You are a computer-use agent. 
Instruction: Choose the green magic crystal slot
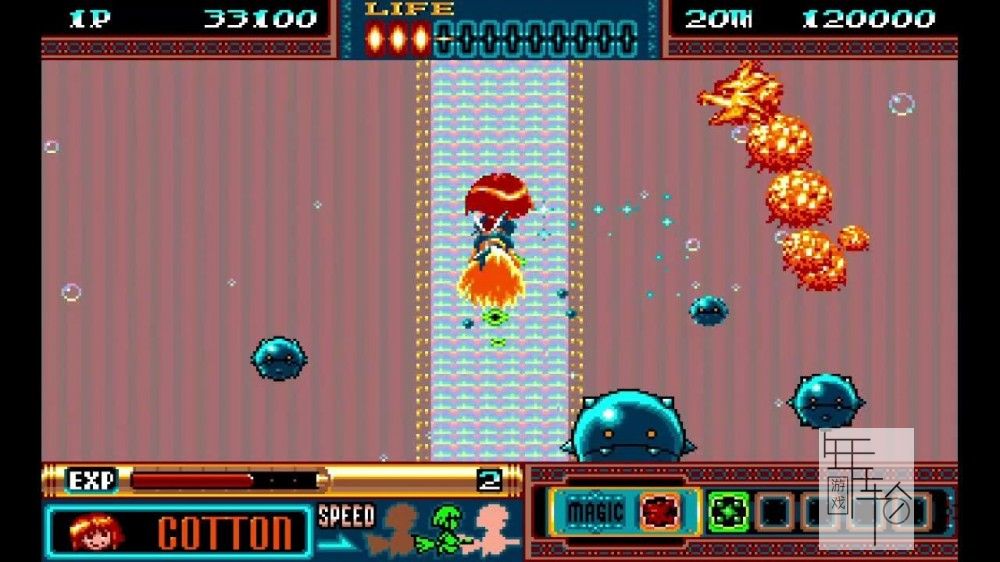[x=728, y=512]
